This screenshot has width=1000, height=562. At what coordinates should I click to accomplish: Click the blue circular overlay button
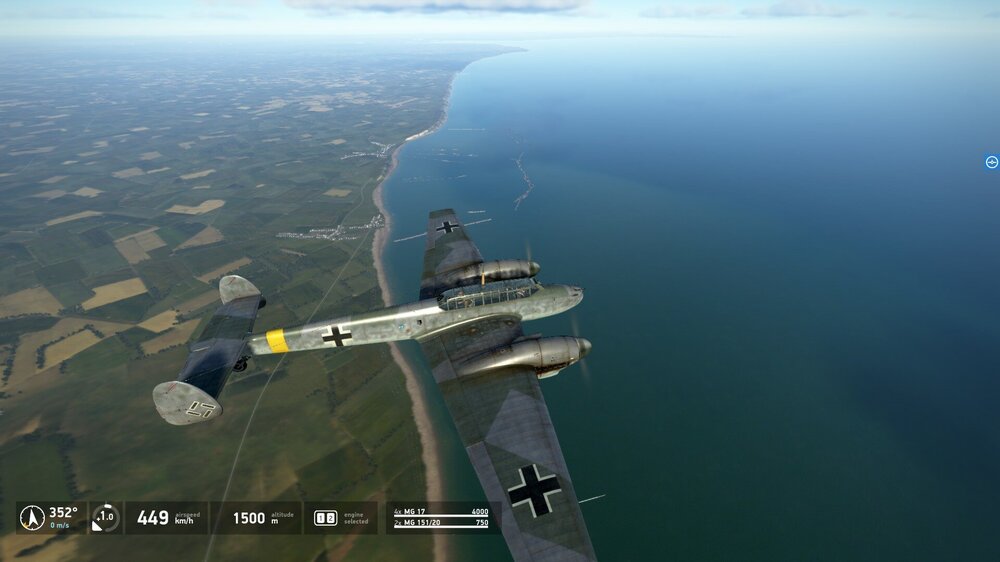[991, 162]
